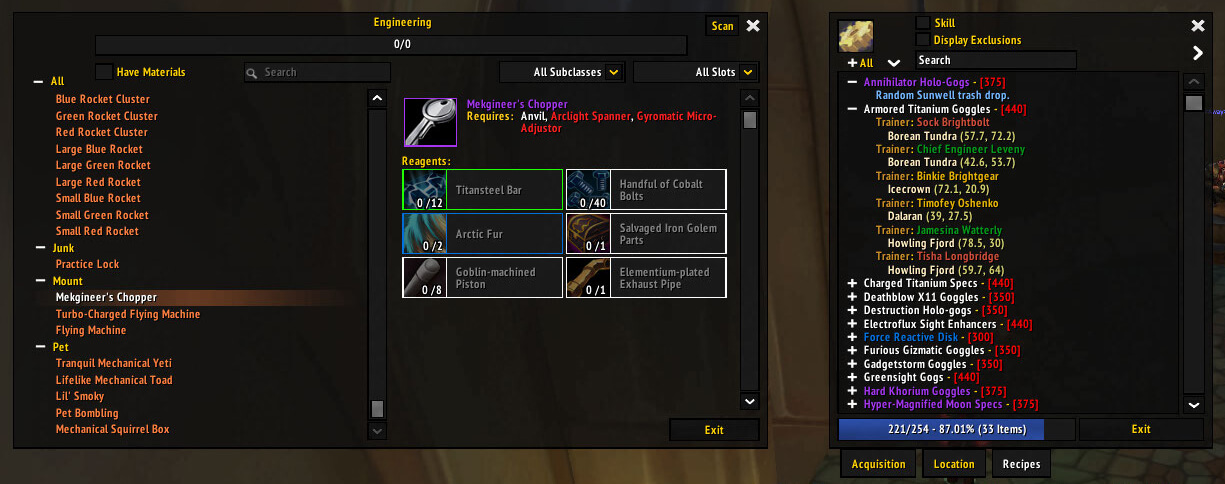Toggle the Skill checkbox

click(923, 23)
